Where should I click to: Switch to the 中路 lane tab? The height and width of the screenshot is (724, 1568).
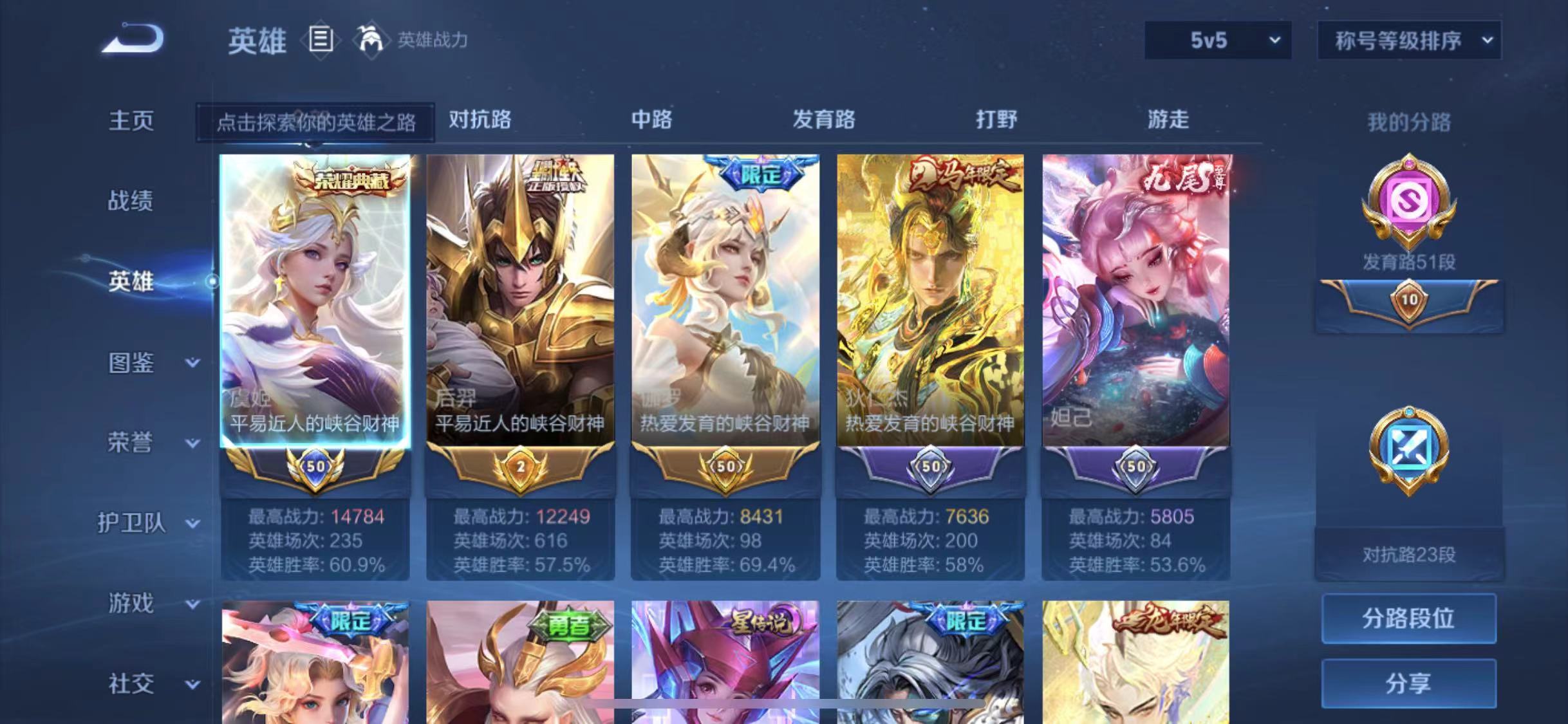pyautogui.click(x=653, y=120)
